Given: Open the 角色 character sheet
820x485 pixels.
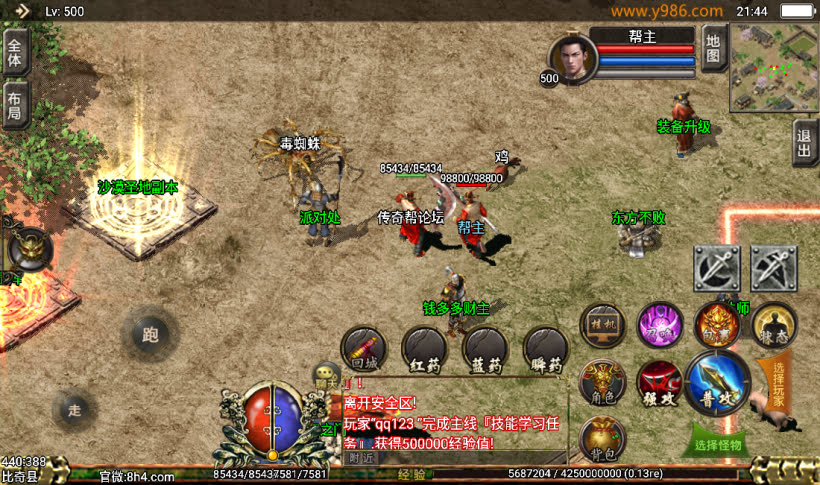Looking at the screenshot, I should [x=602, y=381].
